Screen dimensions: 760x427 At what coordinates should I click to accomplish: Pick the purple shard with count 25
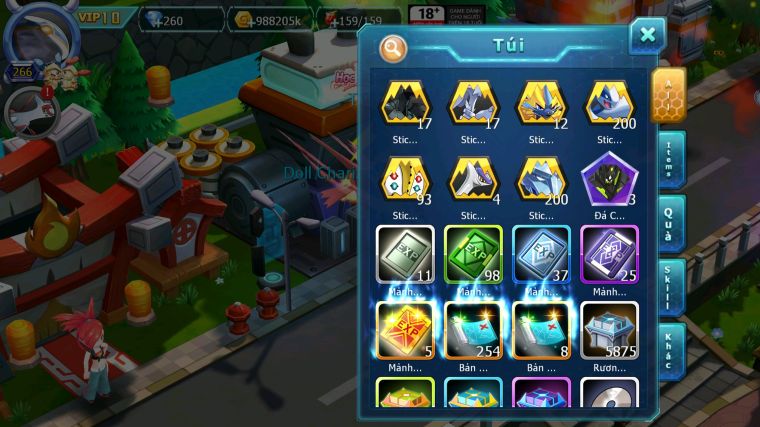[609, 254]
